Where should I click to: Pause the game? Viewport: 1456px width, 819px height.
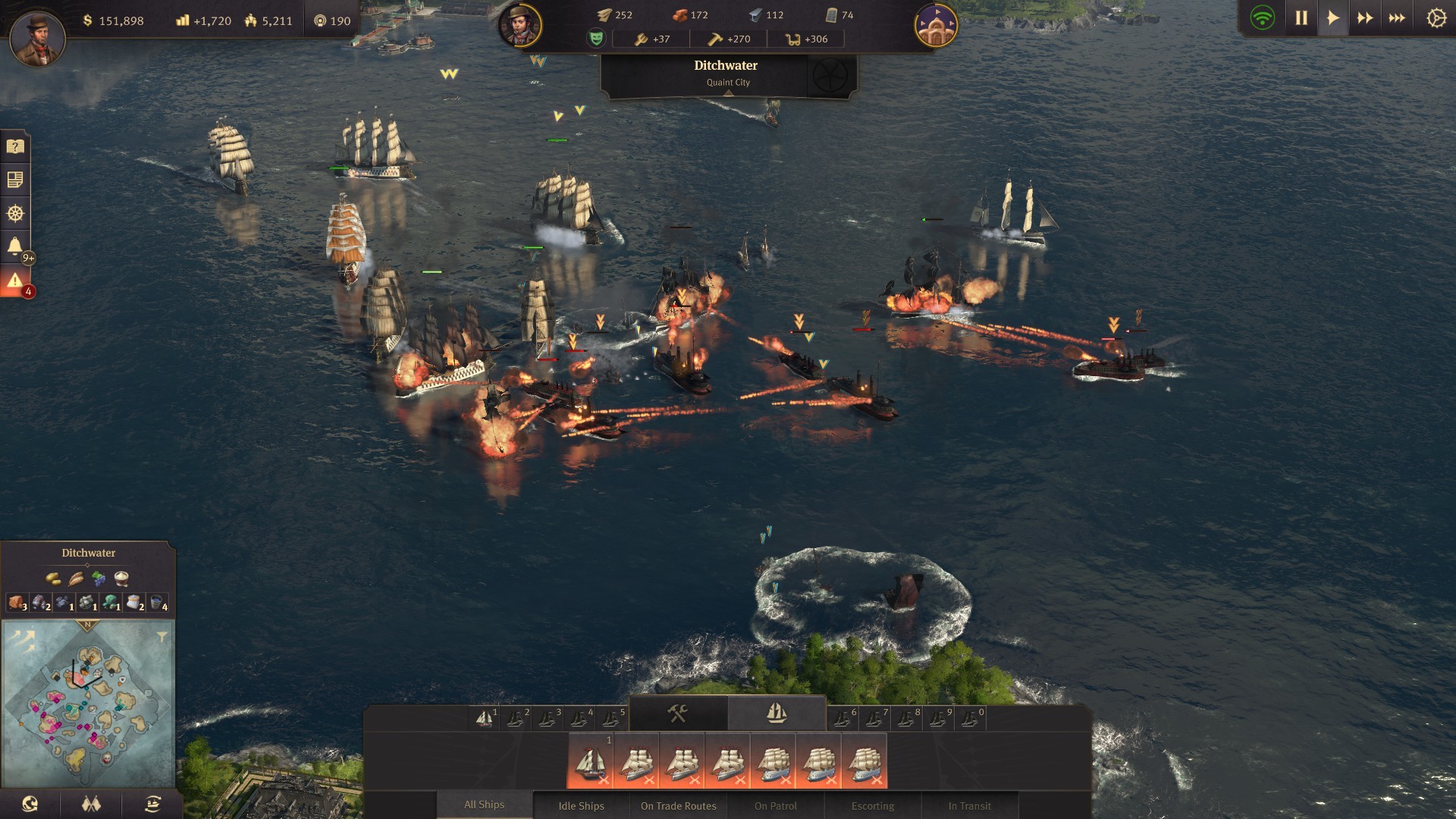[x=1301, y=18]
